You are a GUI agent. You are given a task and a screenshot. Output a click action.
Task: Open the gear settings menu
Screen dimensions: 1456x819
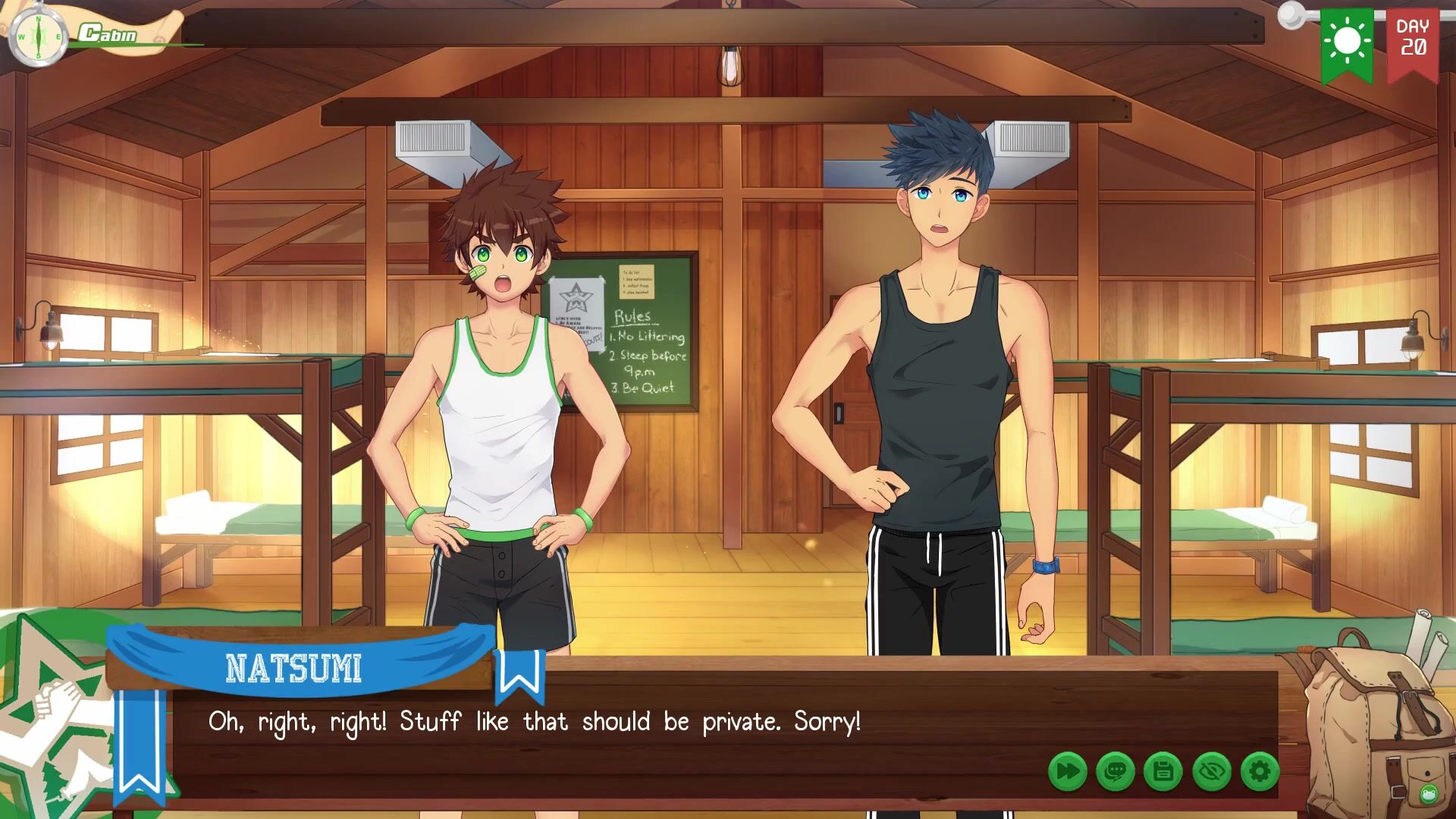point(1260,772)
